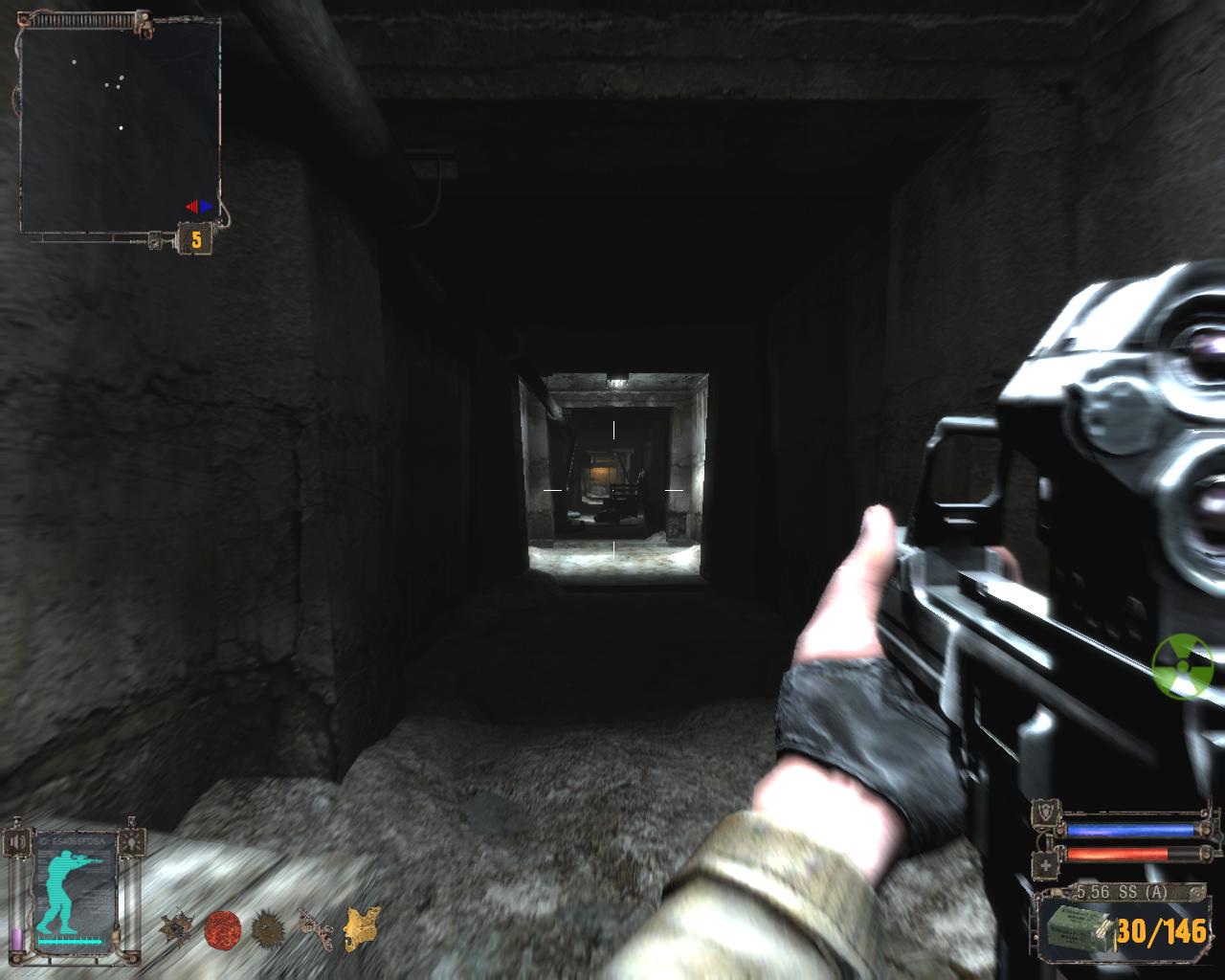The image size is (1225, 980).
Task: Select the yellow golden artifact on the belt
Action: (x=363, y=927)
